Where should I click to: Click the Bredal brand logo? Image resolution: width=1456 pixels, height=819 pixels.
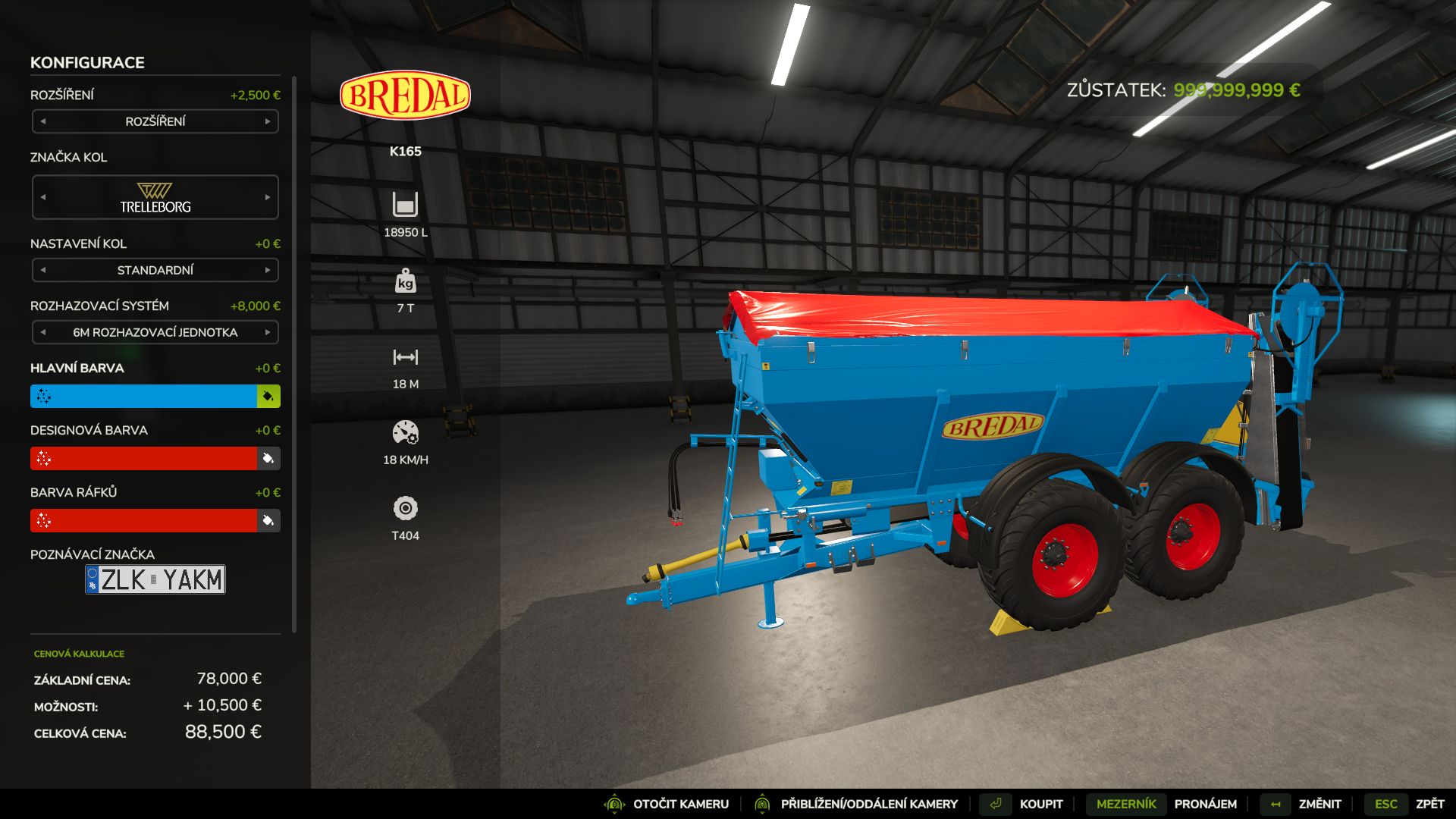tap(407, 95)
